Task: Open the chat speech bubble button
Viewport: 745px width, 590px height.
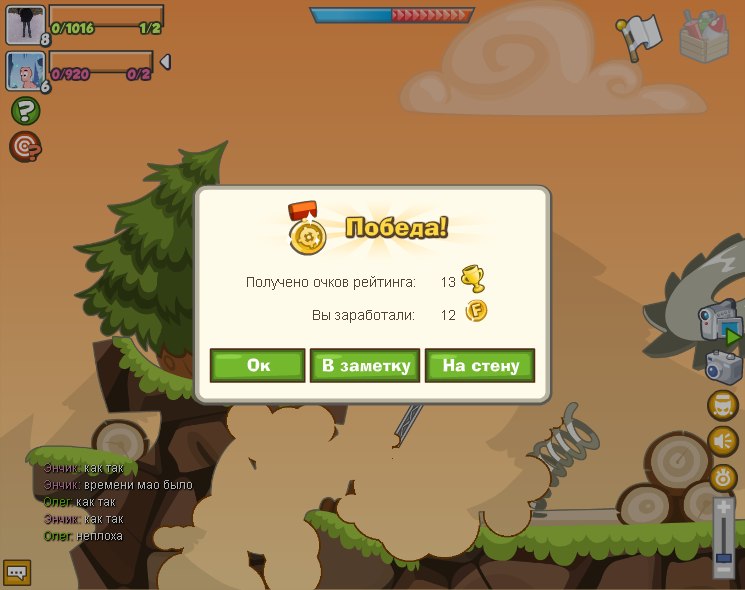Action: 17,573
